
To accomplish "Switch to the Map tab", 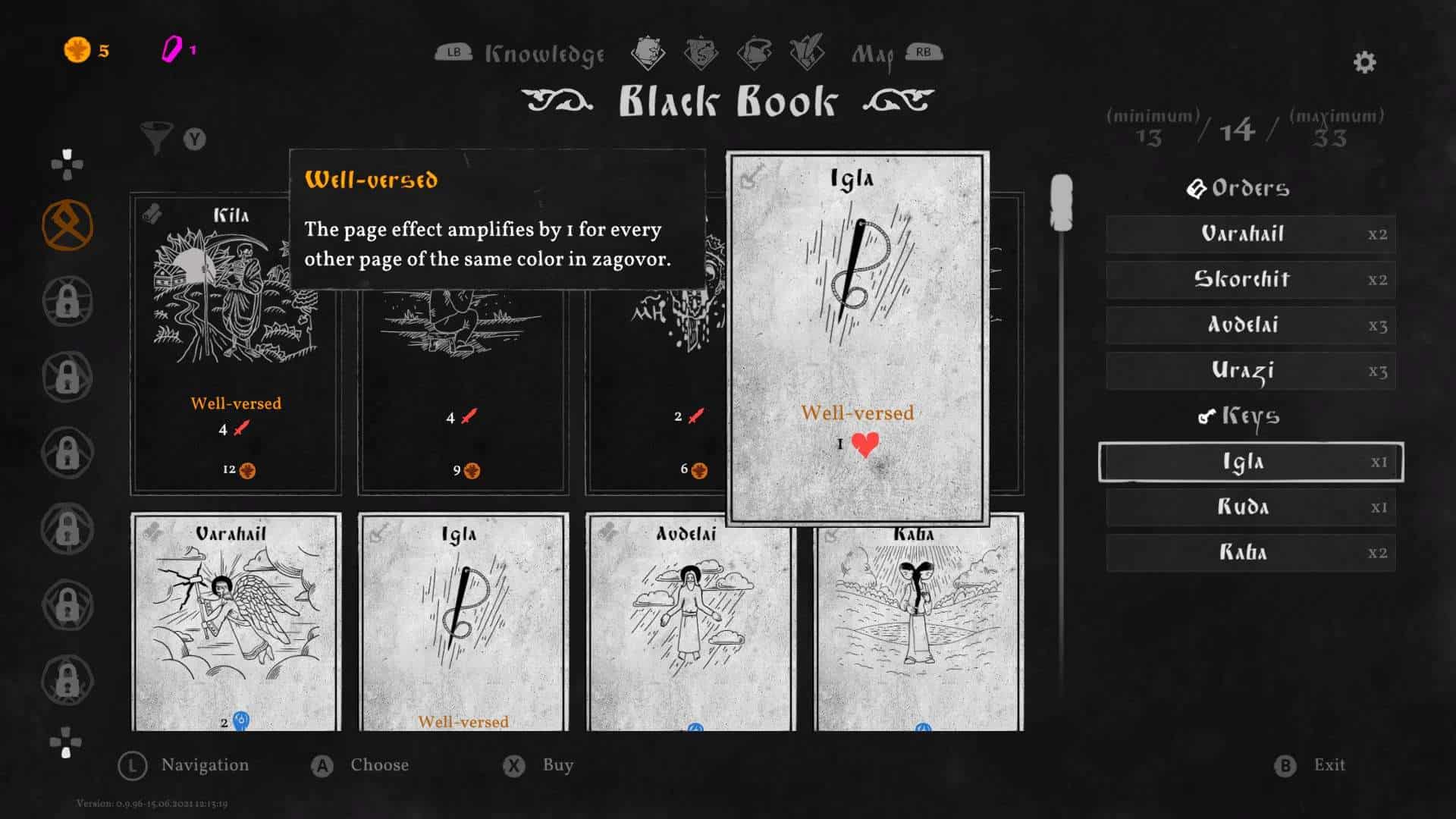I will pyautogui.click(x=872, y=54).
